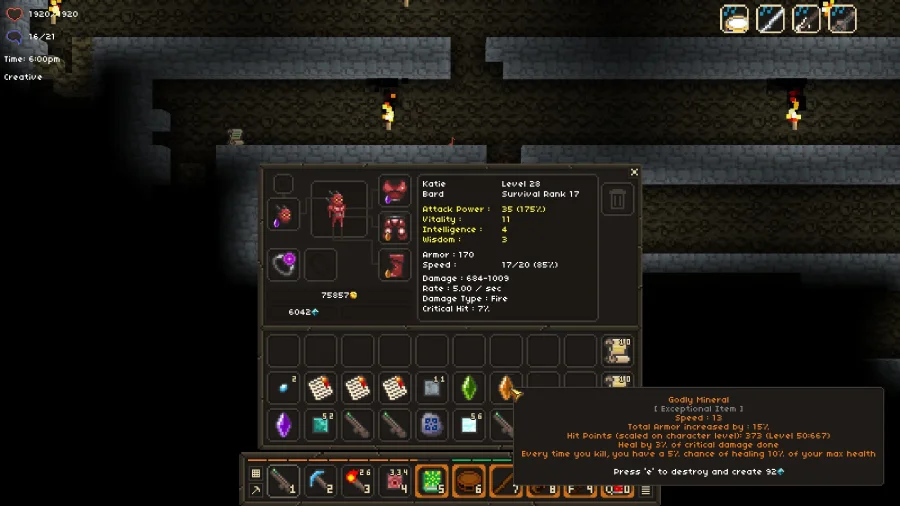The height and width of the screenshot is (506, 900).
Task: Pick the green crystal in inventory
Action: [468, 388]
